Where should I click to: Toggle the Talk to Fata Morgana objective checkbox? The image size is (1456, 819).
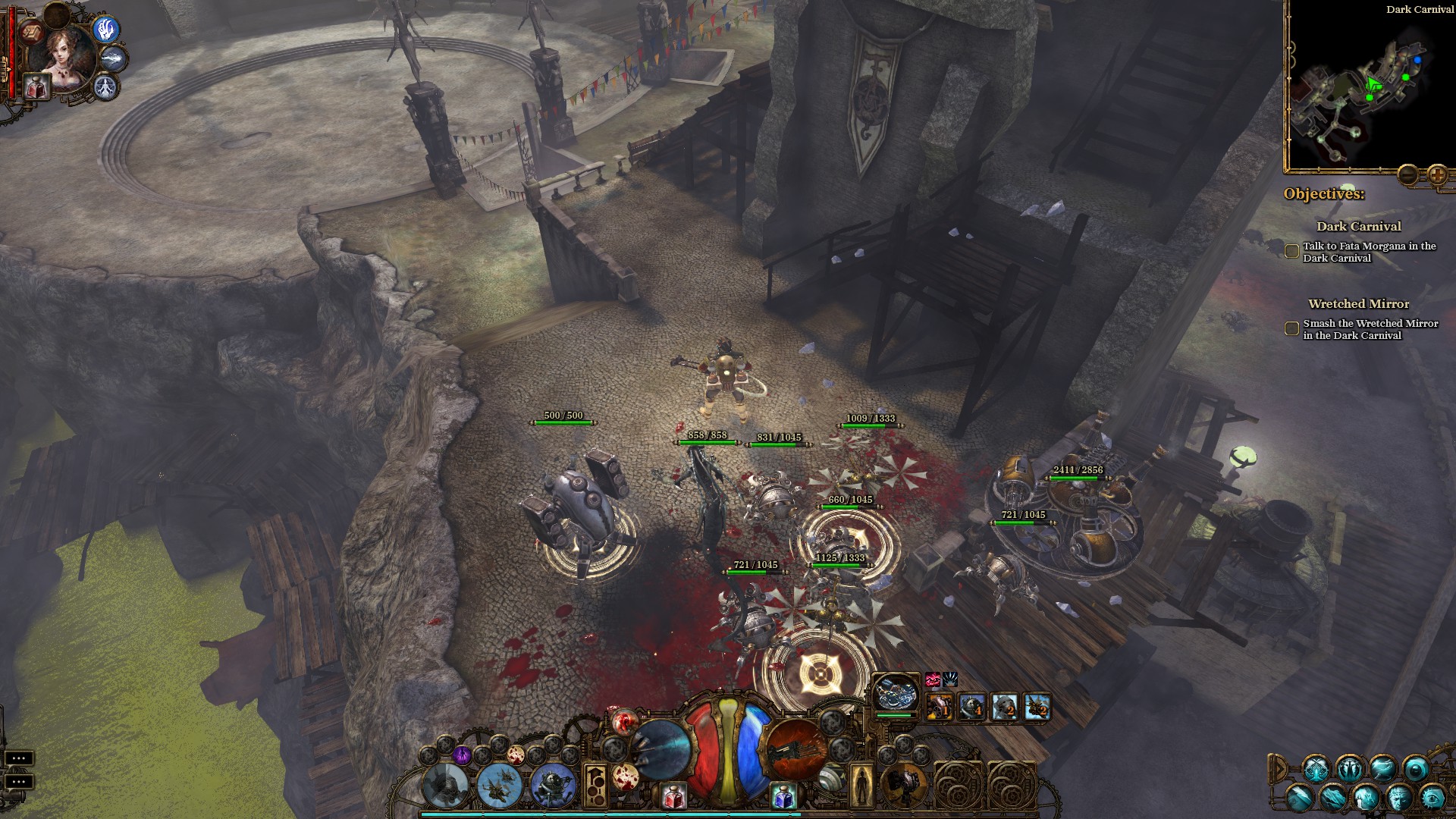[x=1291, y=252]
